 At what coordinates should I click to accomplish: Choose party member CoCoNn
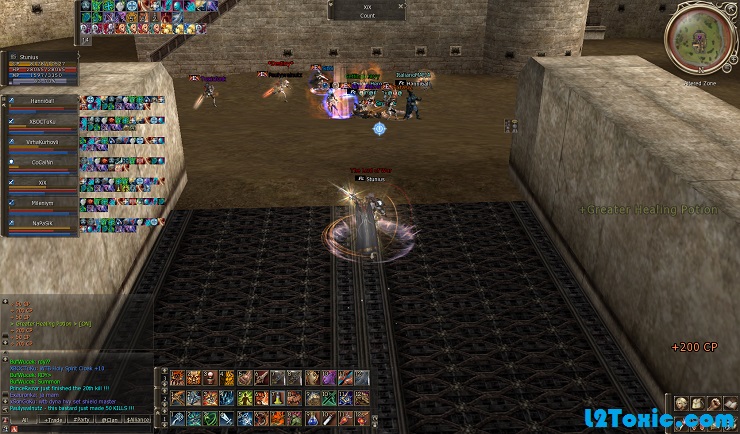[41, 162]
